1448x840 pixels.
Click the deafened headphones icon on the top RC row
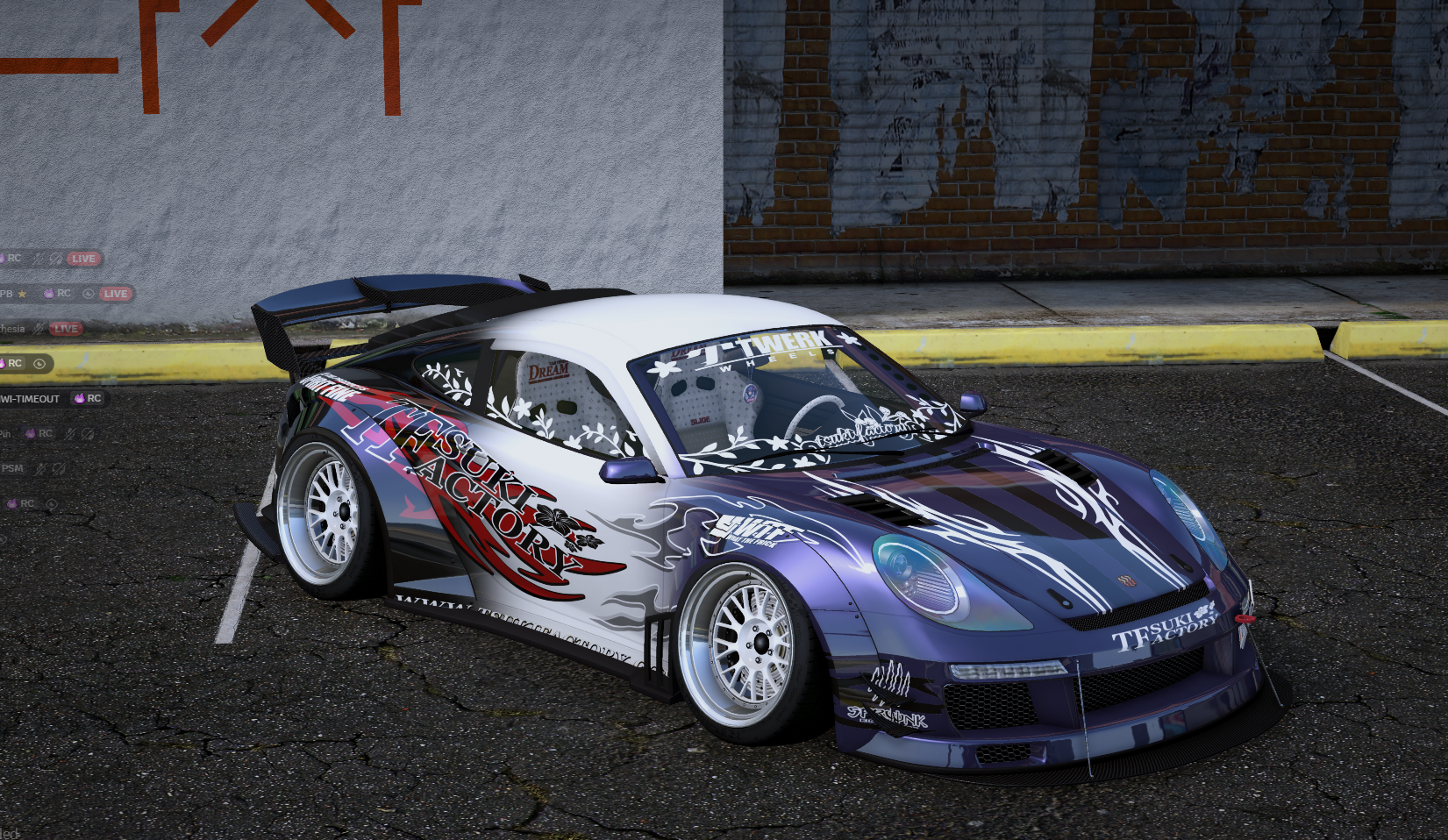55,259
